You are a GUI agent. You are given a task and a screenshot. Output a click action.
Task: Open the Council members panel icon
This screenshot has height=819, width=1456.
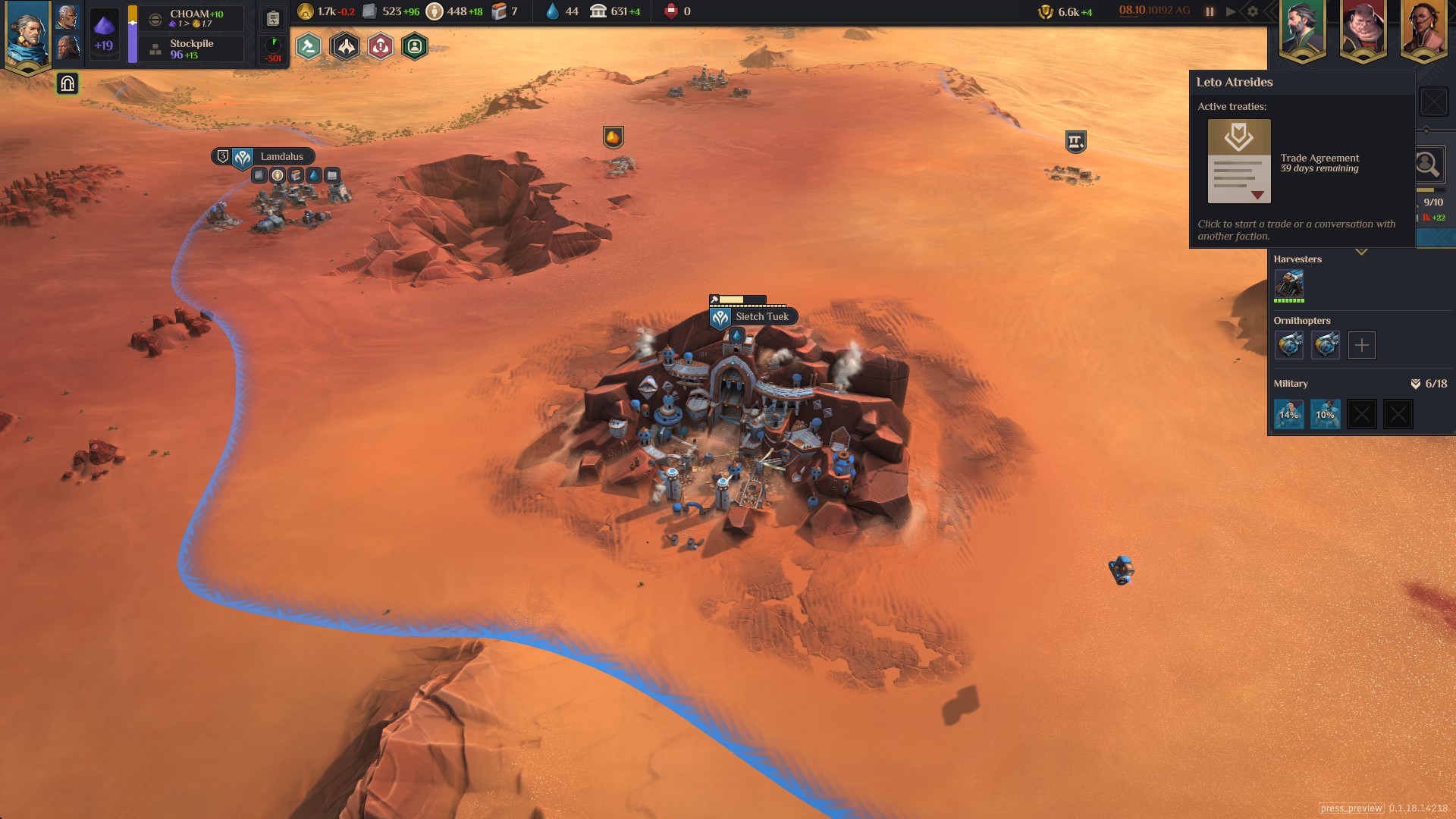[x=415, y=45]
